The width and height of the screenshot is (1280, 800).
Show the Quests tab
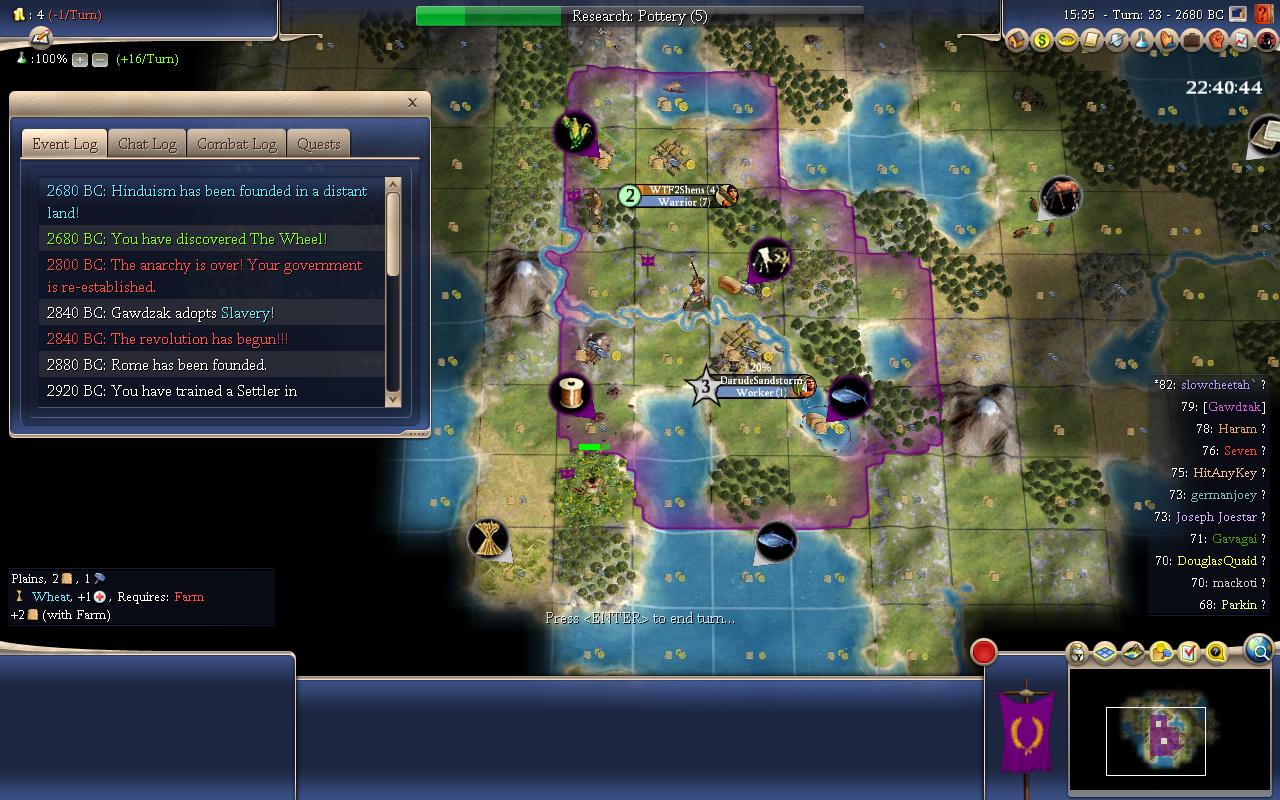[319, 144]
